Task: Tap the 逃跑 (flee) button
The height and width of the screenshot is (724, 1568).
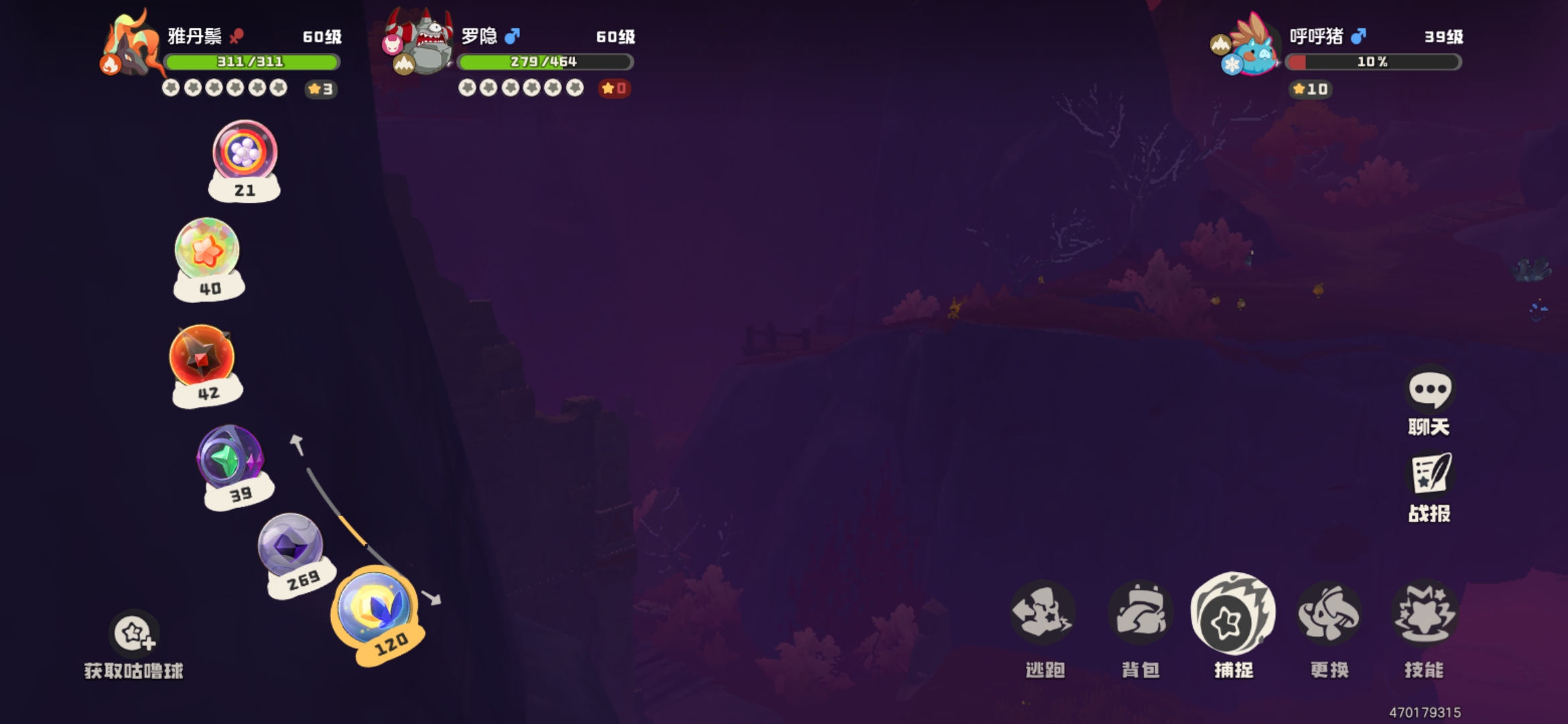Action: point(1042,615)
